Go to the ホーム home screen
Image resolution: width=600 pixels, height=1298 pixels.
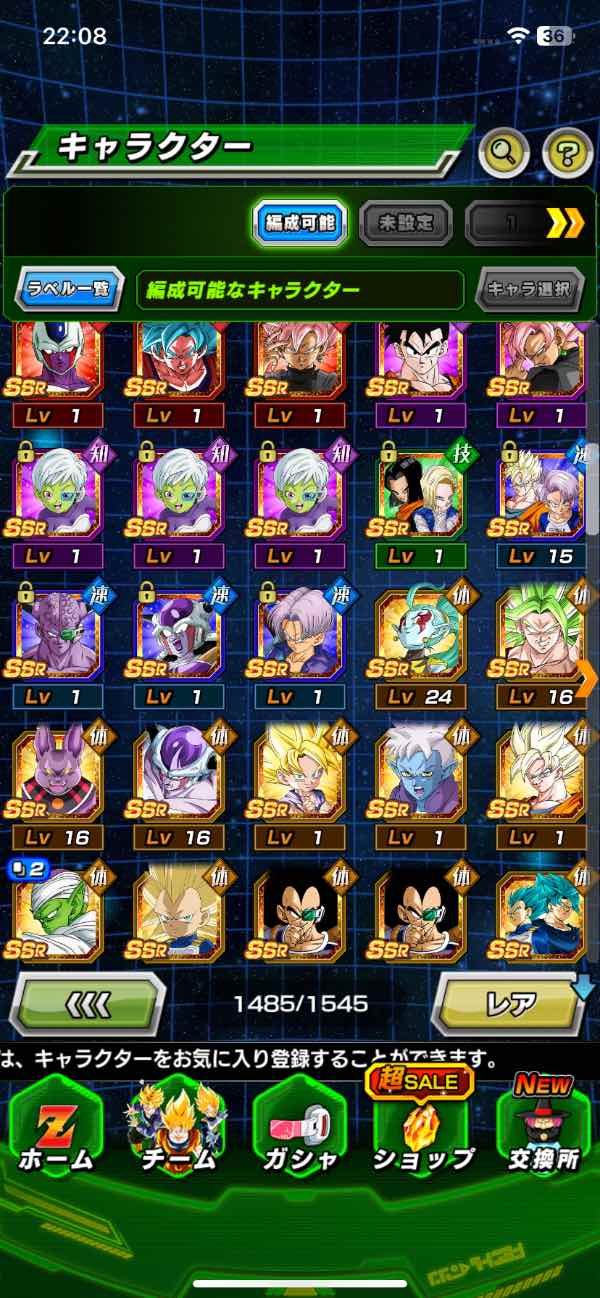57,1130
